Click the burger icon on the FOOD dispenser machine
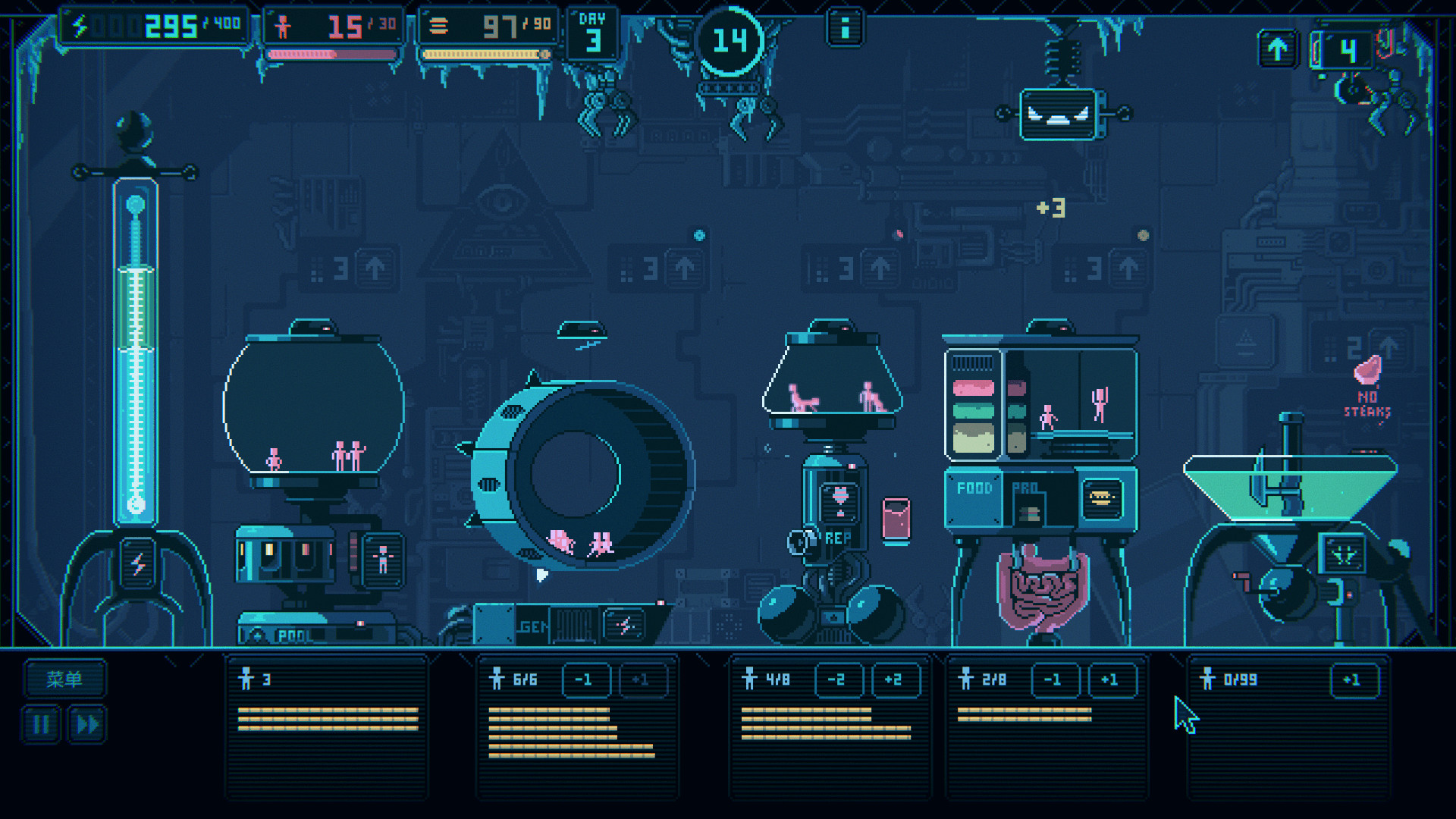 pyautogui.click(x=1103, y=500)
